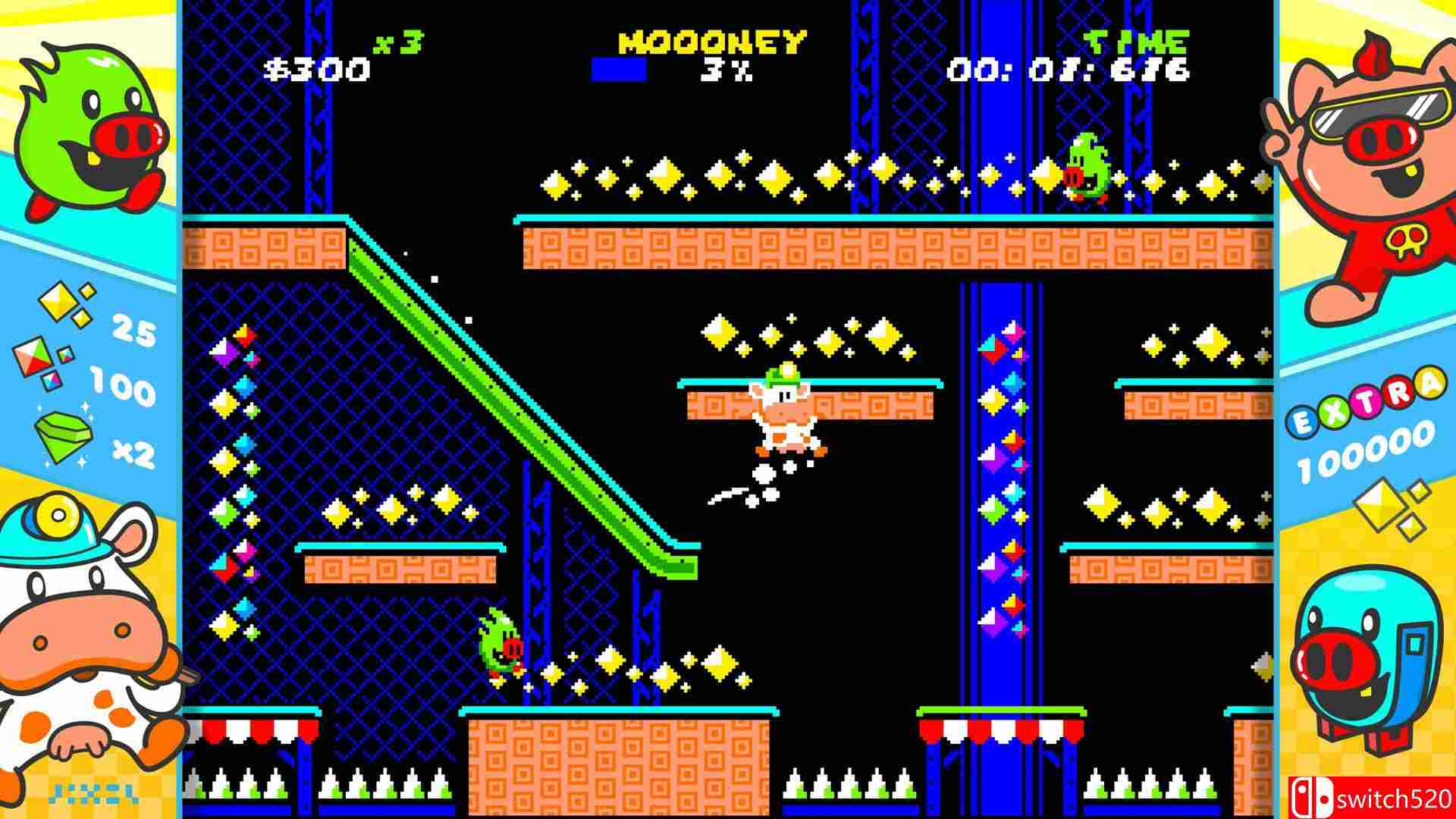Click the x3 lives indicator
This screenshot has height=819, width=1456.
[x=397, y=44]
